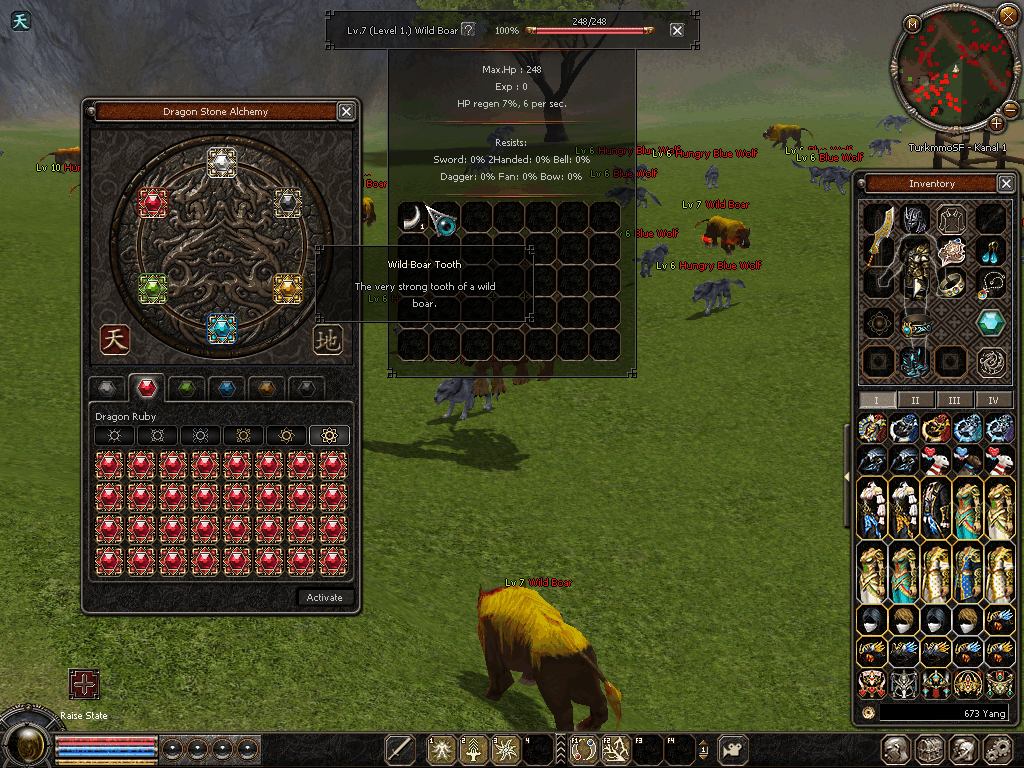Zoom in the minimap with the plus button
The height and width of the screenshot is (768, 1024).
coord(997,124)
